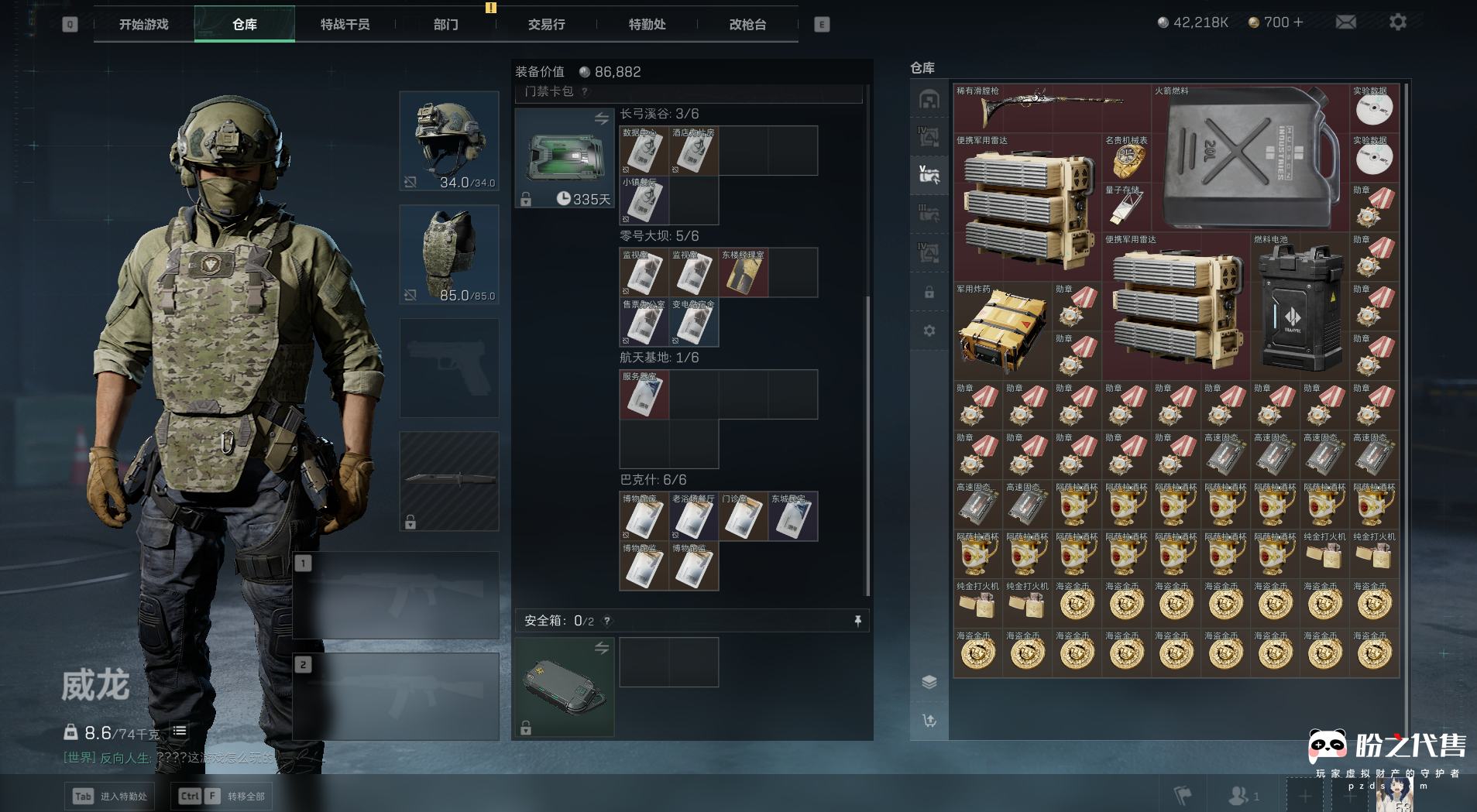Viewport: 1477px width, 812px height.
Task: Select the 服务器室 keycard
Action: click(x=644, y=395)
